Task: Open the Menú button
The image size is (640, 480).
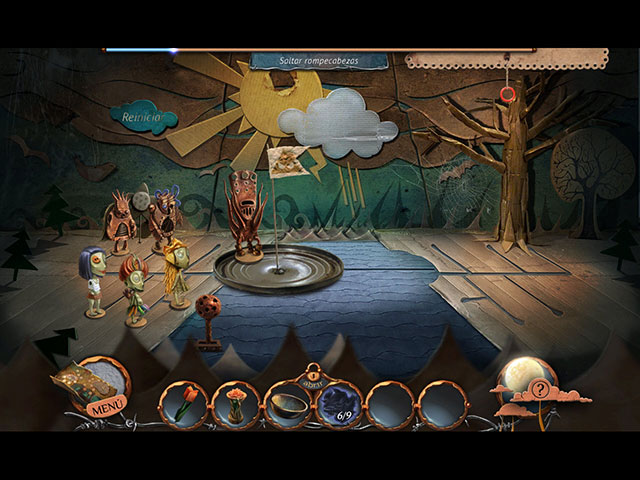Action: tap(104, 407)
